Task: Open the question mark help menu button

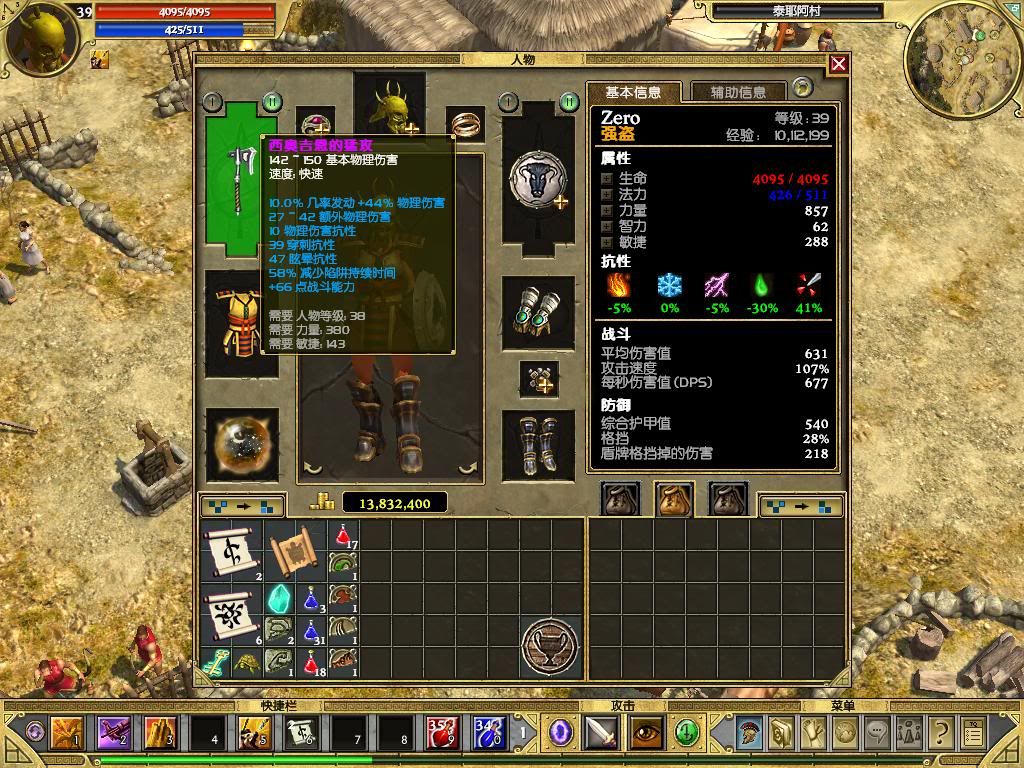Action: (x=940, y=733)
